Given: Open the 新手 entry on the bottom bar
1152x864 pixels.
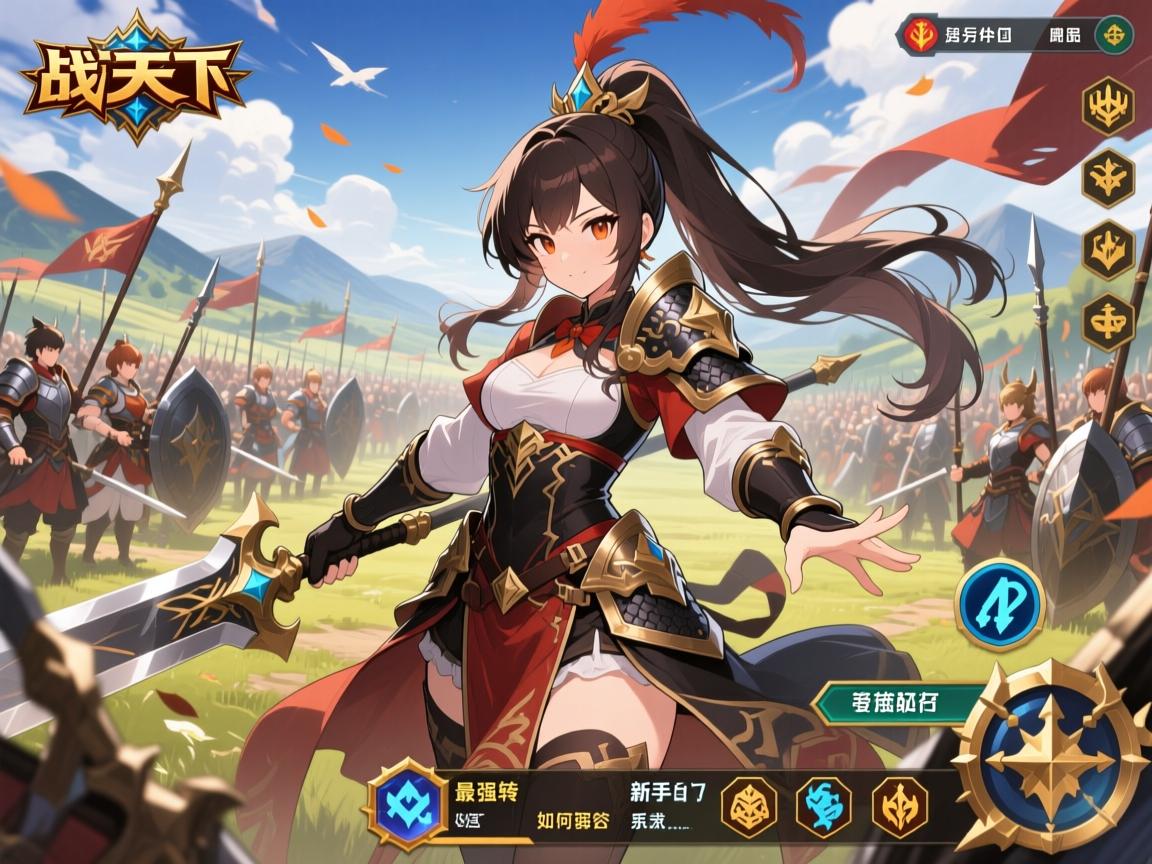Looking at the screenshot, I should tap(667, 793).
